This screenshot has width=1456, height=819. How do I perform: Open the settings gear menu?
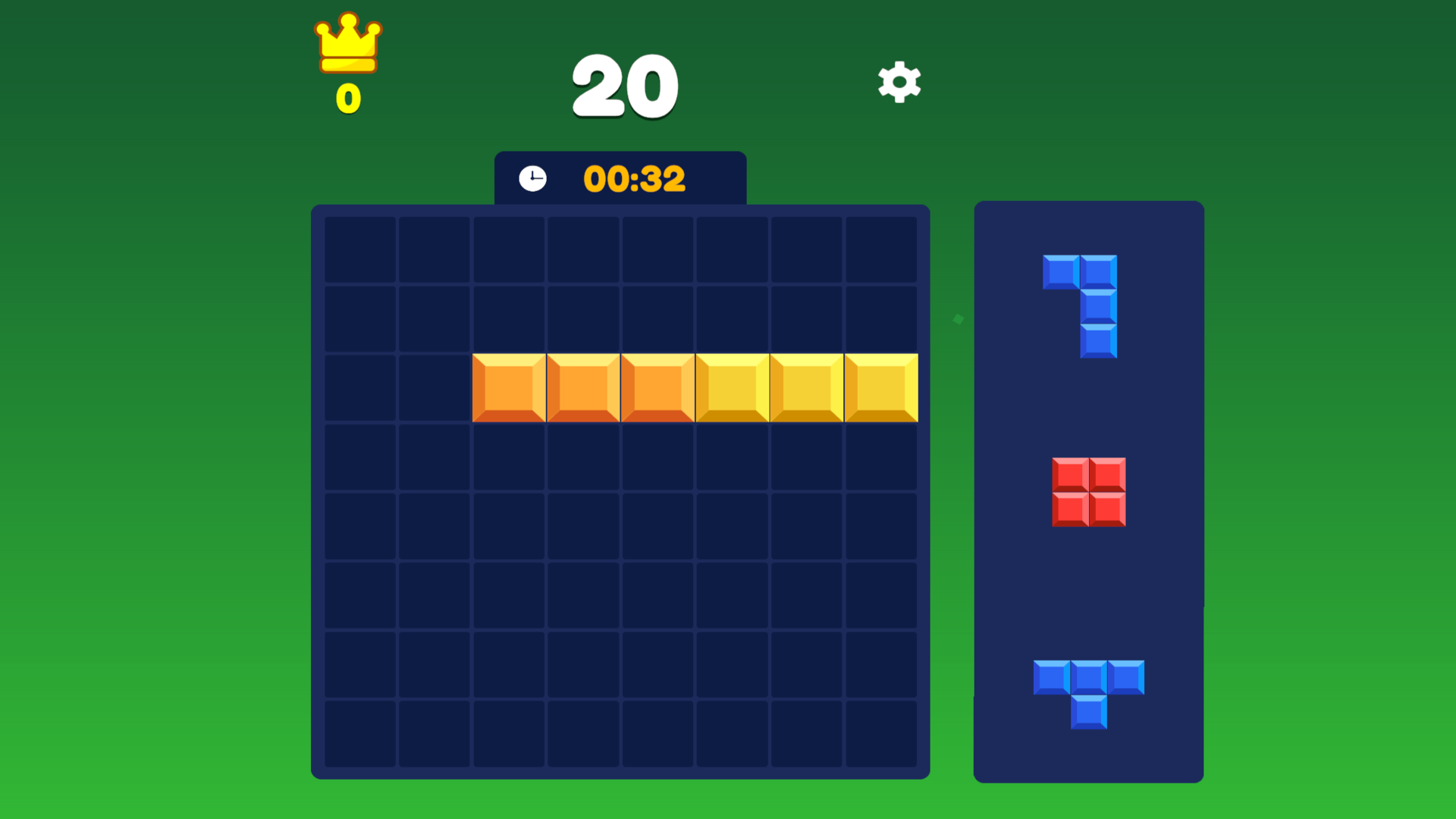899,83
